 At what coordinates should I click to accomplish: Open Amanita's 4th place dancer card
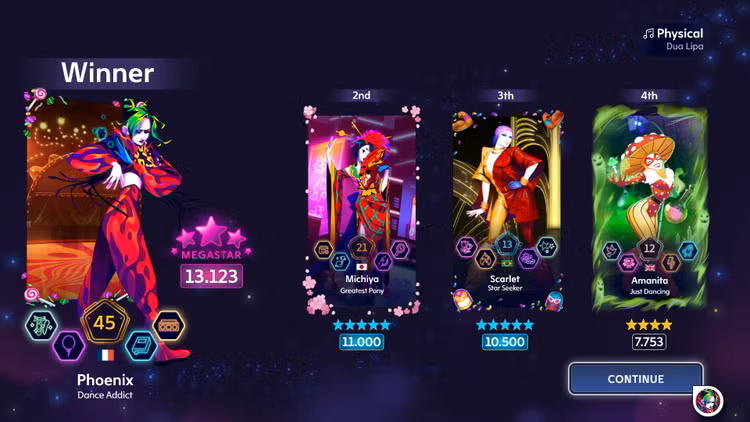click(649, 206)
